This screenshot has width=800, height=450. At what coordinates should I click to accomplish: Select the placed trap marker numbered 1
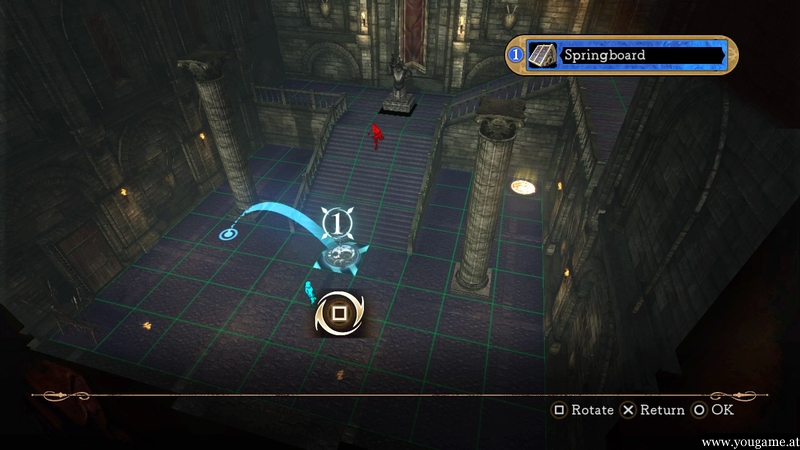pyautogui.click(x=340, y=220)
